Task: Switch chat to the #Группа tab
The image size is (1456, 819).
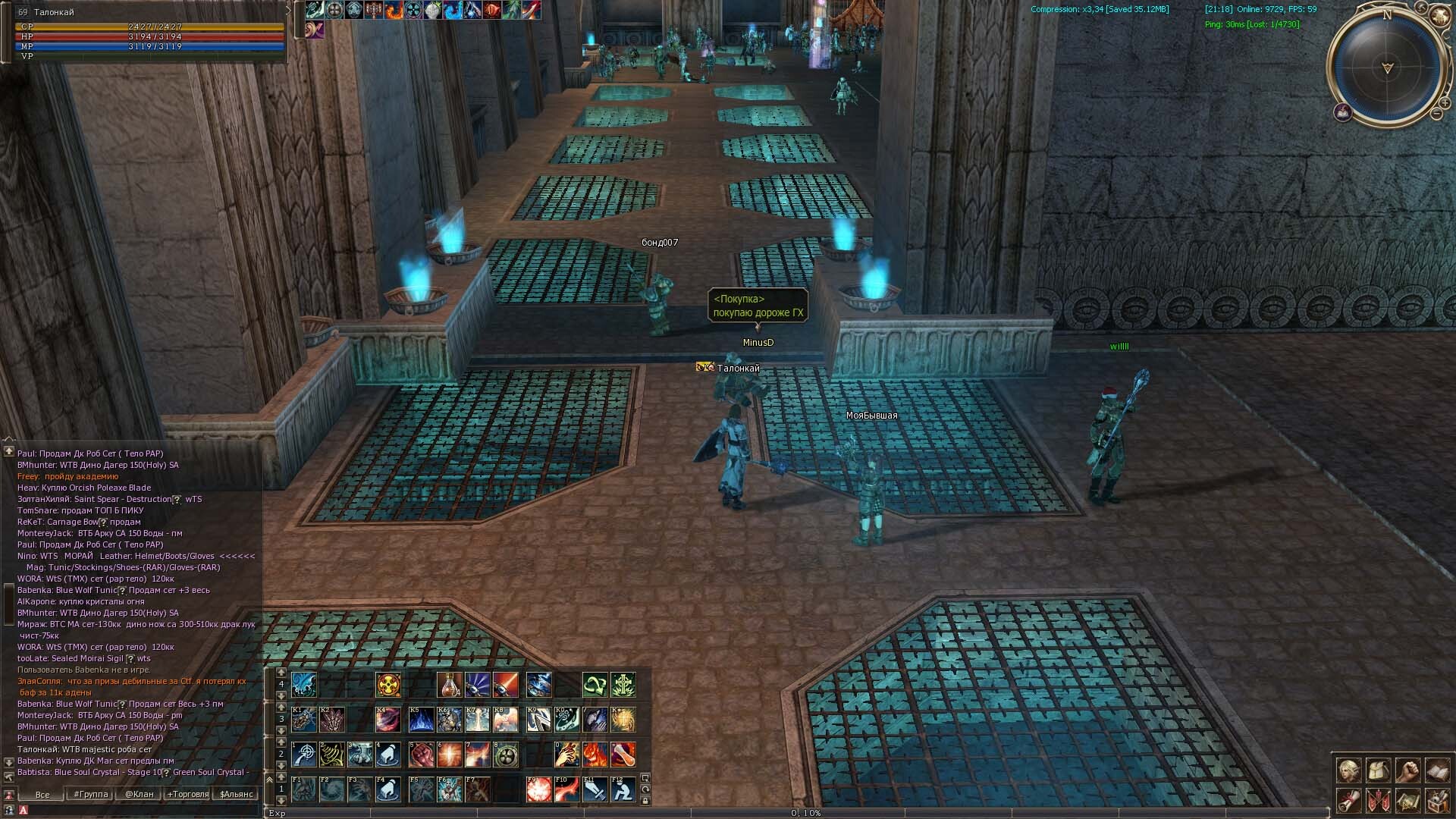Action: [90, 794]
